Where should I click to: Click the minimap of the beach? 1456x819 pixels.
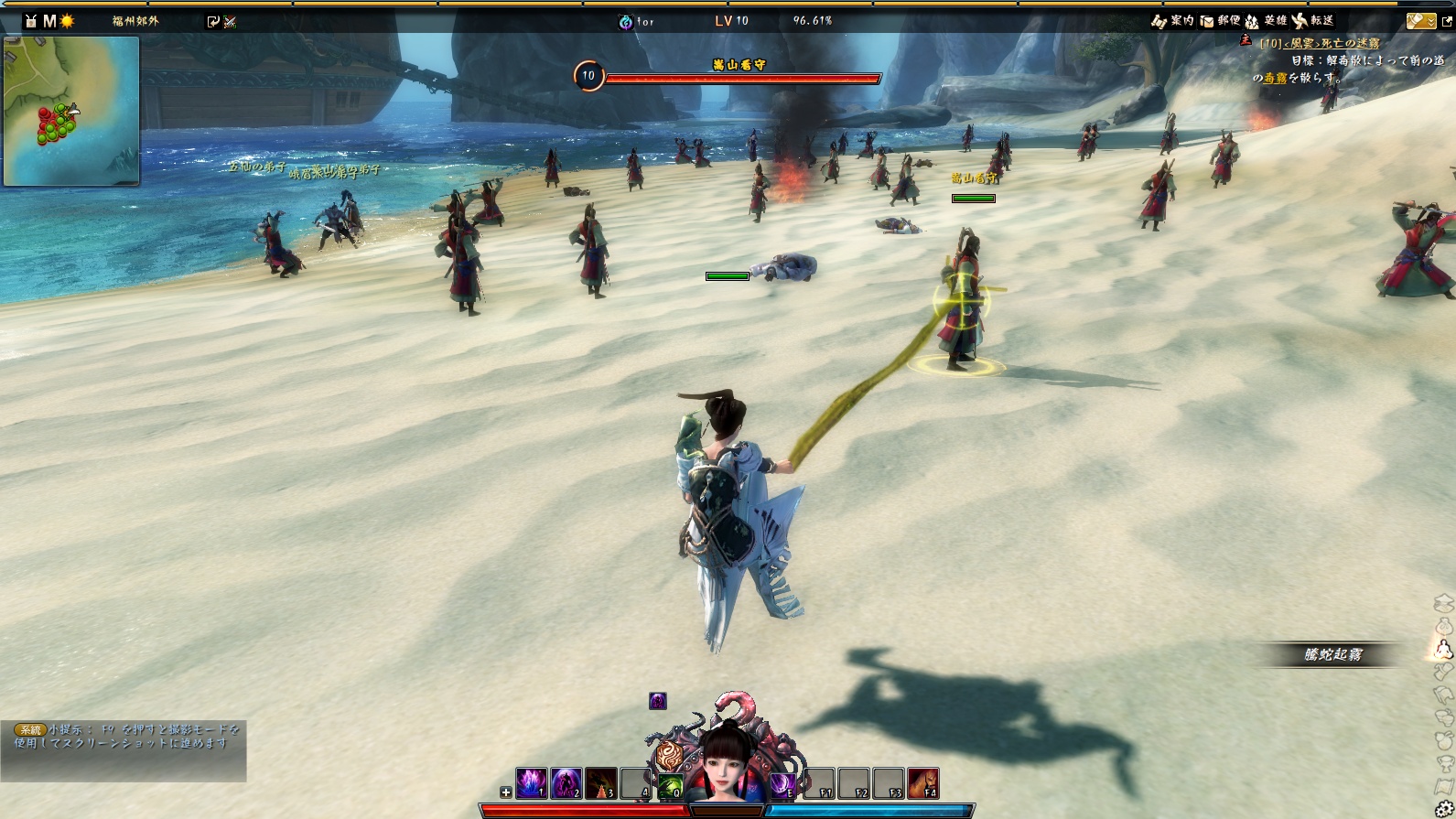tap(71, 111)
